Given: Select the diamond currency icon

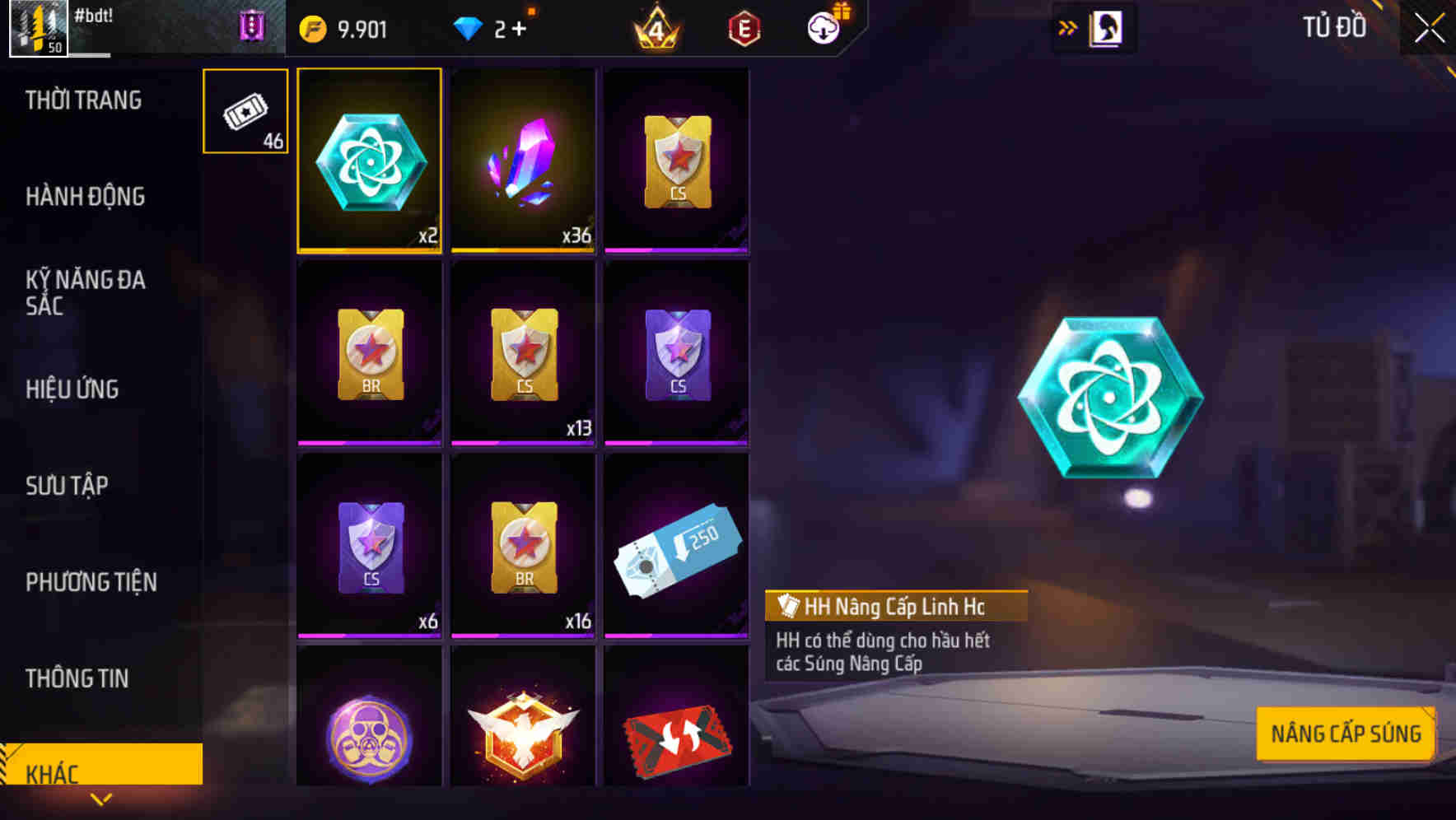Looking at the screenshot, I should (x=472, y=26).
